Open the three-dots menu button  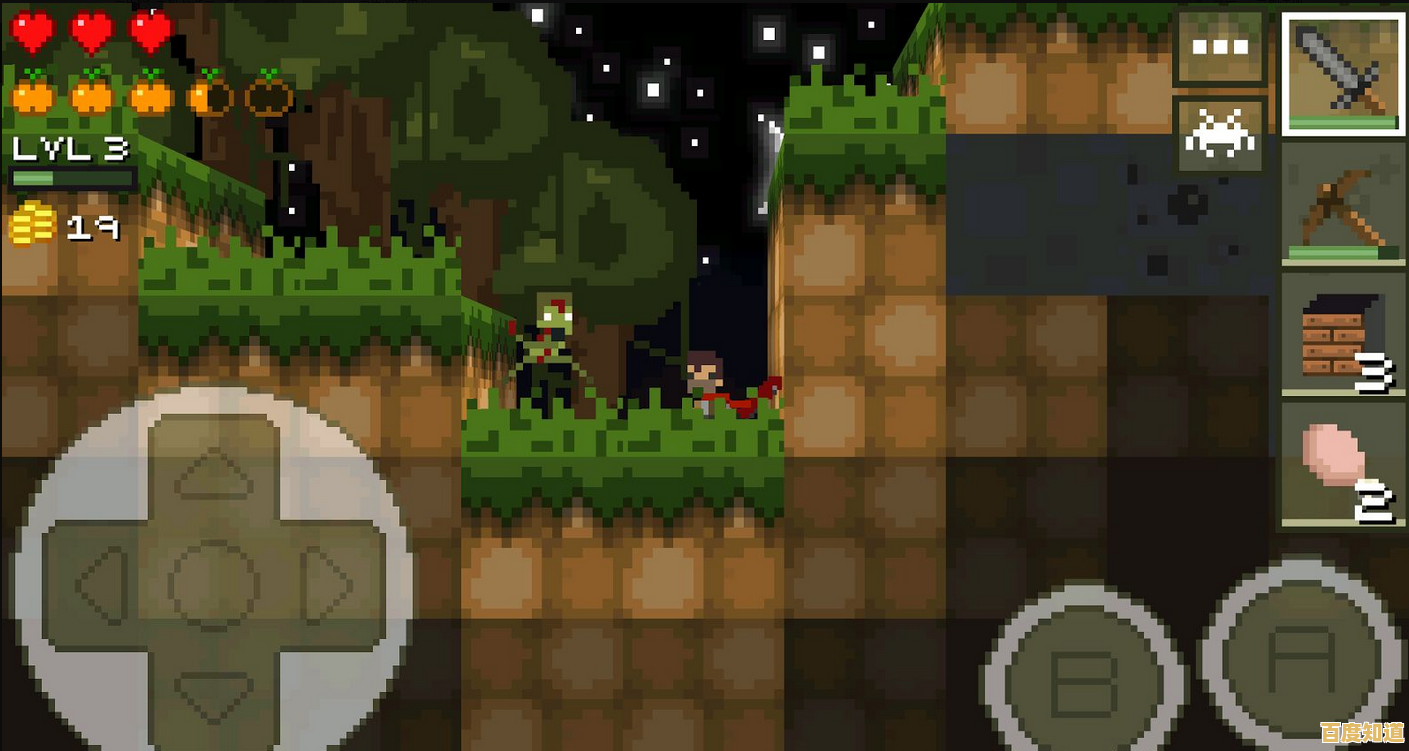(1220, 47)
